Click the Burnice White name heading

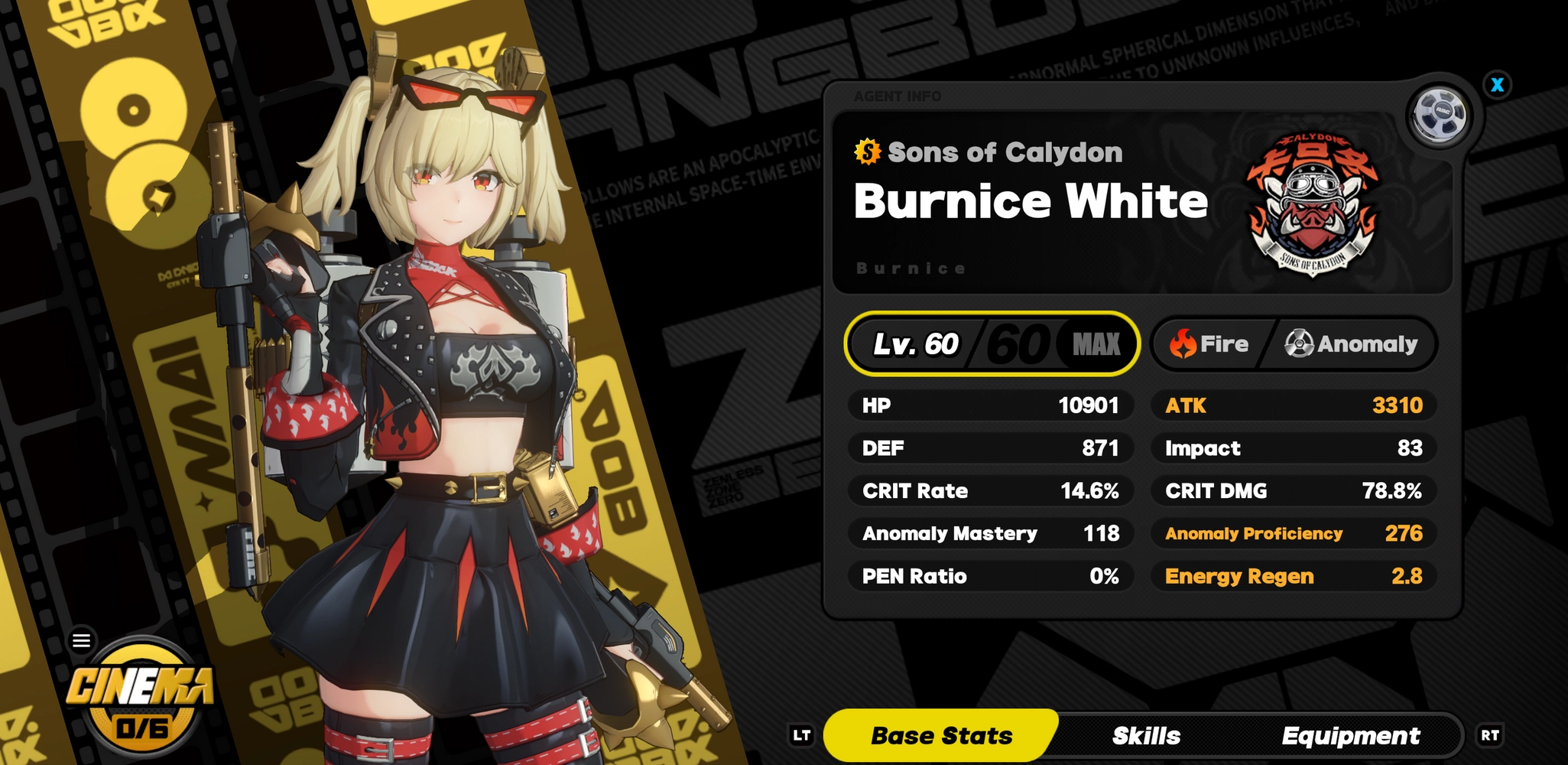pos(1031,200)
